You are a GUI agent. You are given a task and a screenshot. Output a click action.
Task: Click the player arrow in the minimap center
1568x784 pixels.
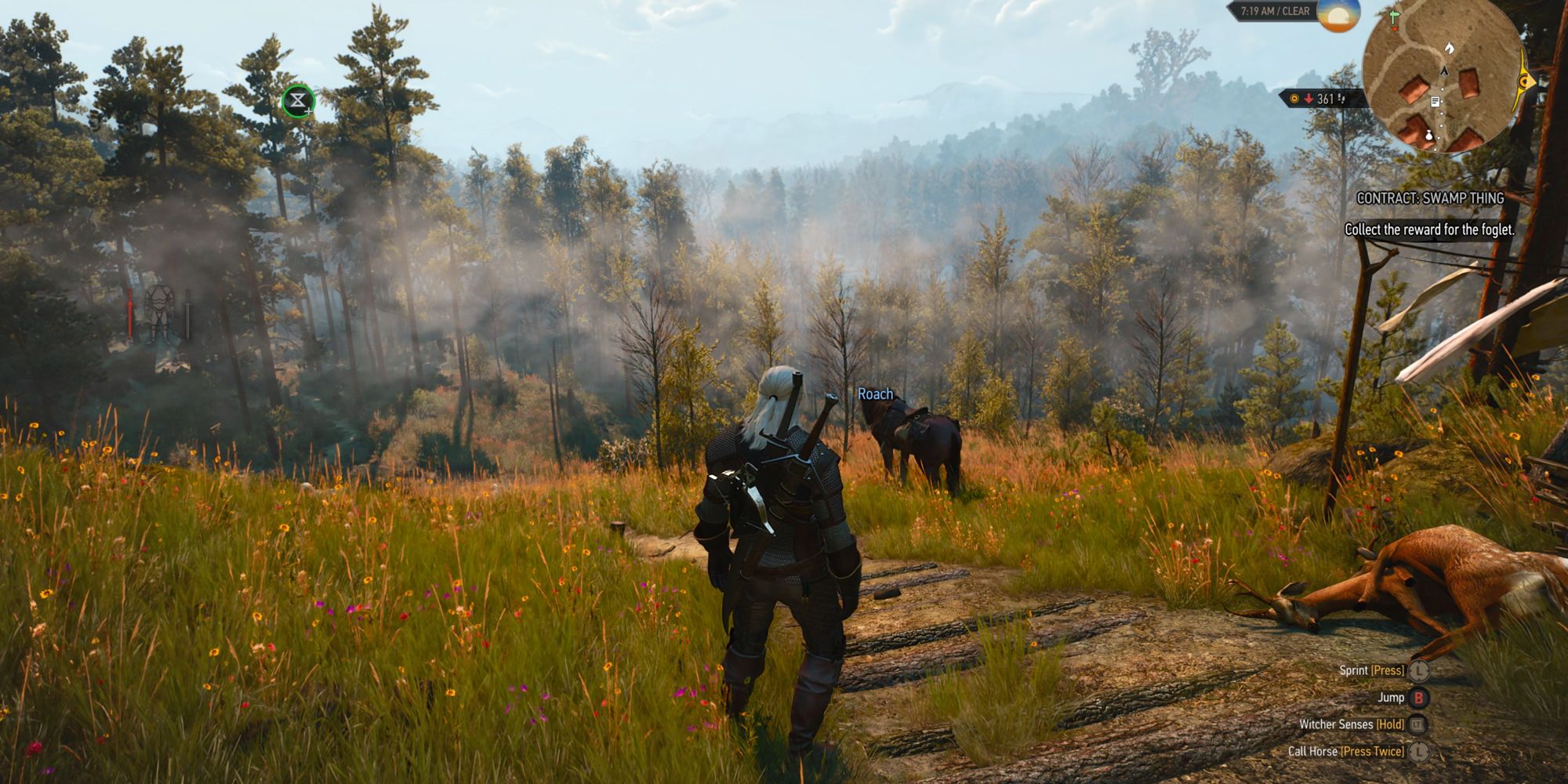(x=1444, y=71)
